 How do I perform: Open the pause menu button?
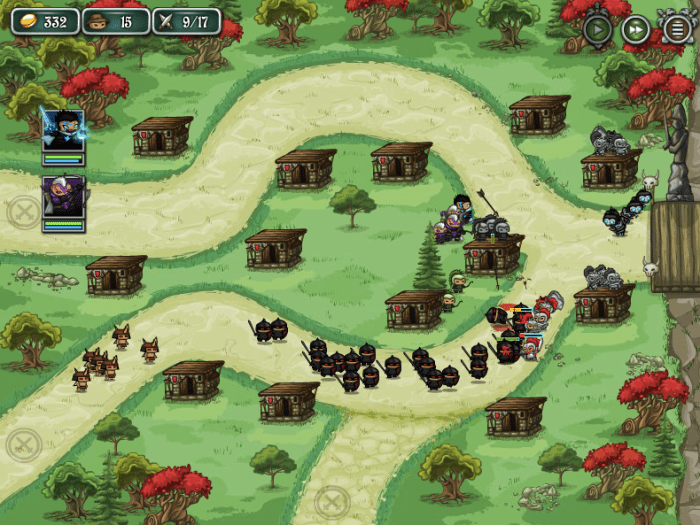(676, 29)
